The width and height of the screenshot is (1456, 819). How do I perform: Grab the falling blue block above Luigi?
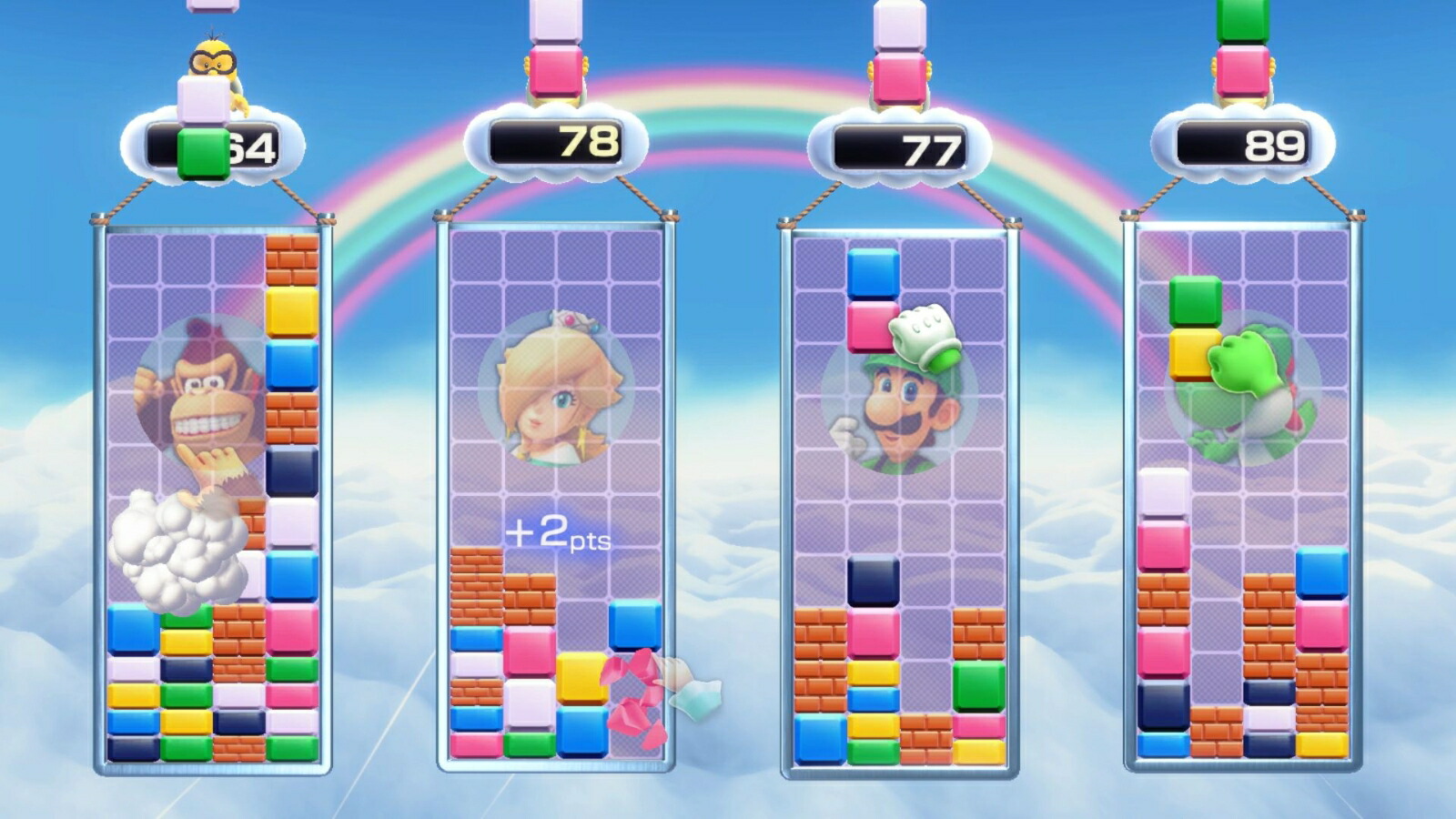pos(873,273)
